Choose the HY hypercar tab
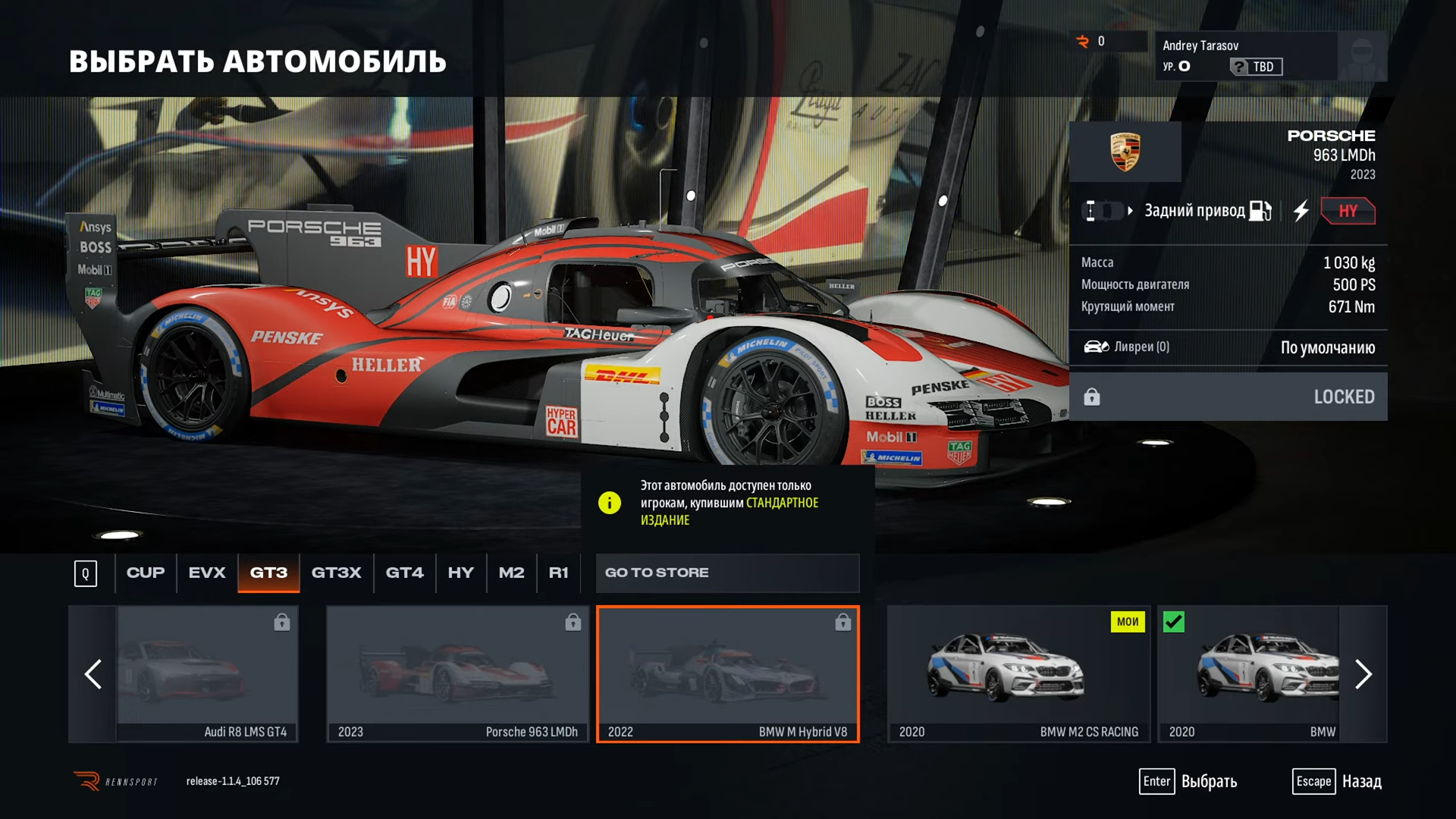Viewport: 1456px width, 819px height. (460, 573)
